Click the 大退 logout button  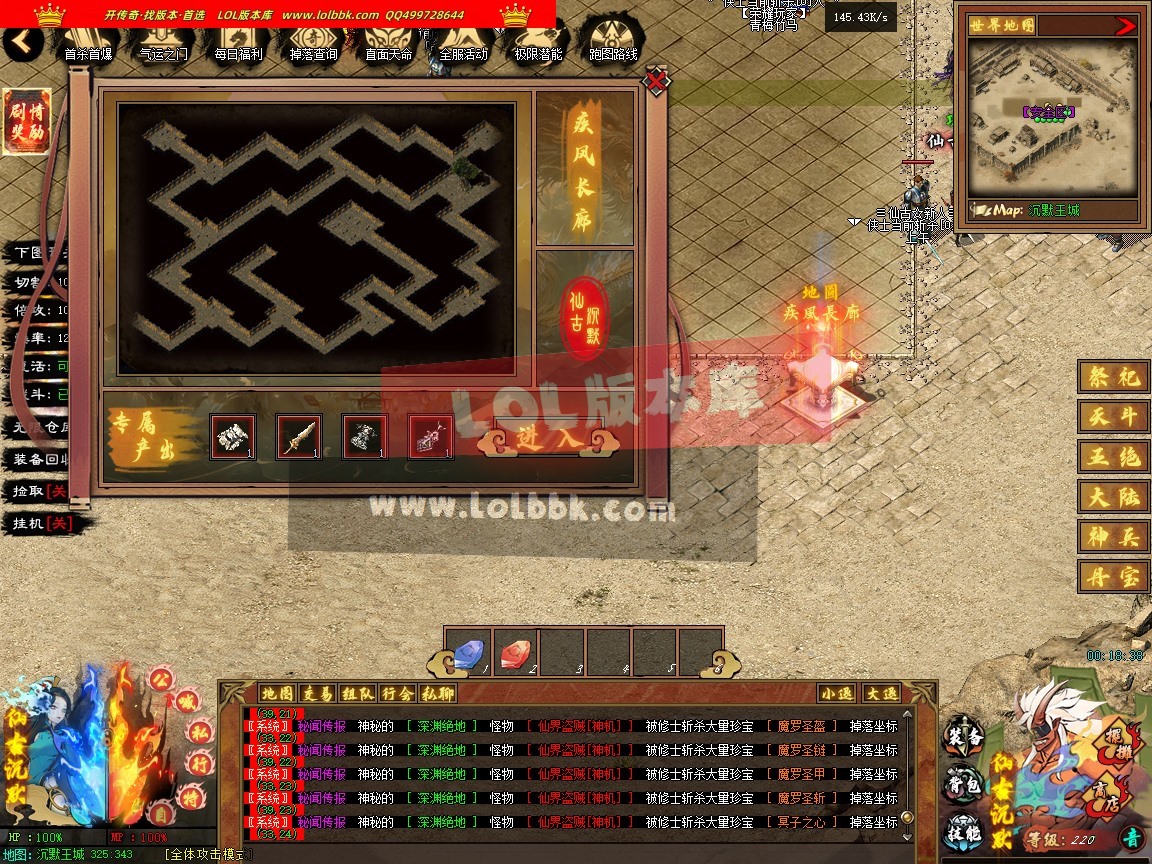(x=881, y=693)
